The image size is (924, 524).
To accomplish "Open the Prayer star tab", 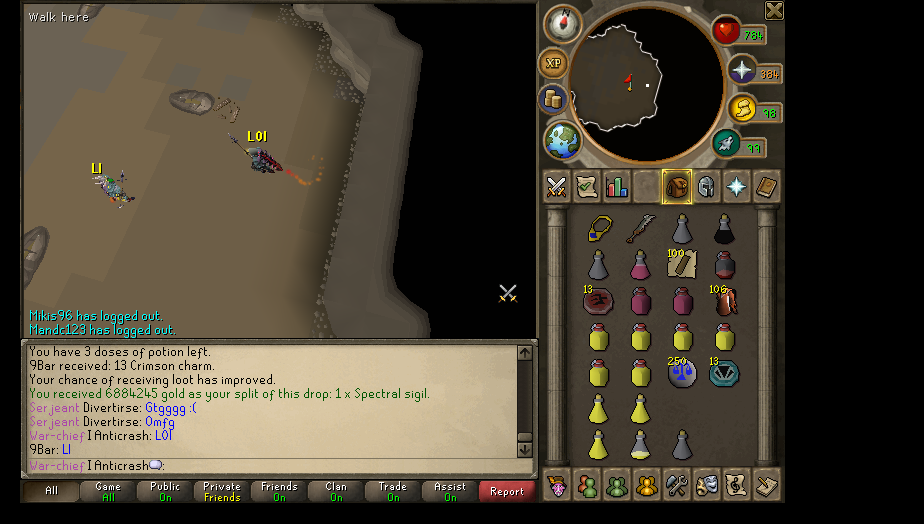I will pyautogui.click(x=737, y=187).
